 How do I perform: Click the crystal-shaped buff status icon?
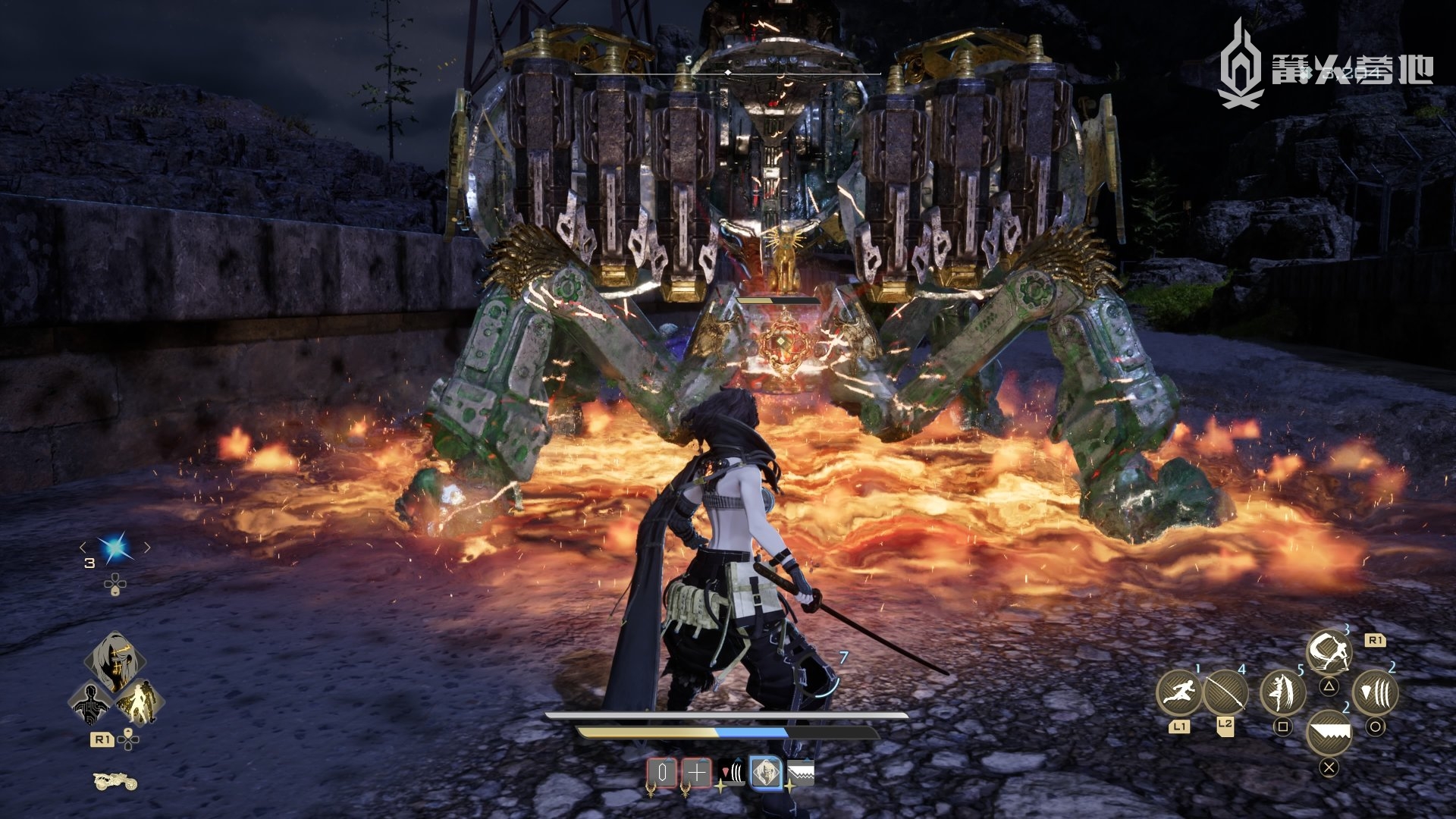(x=661, y=773)
